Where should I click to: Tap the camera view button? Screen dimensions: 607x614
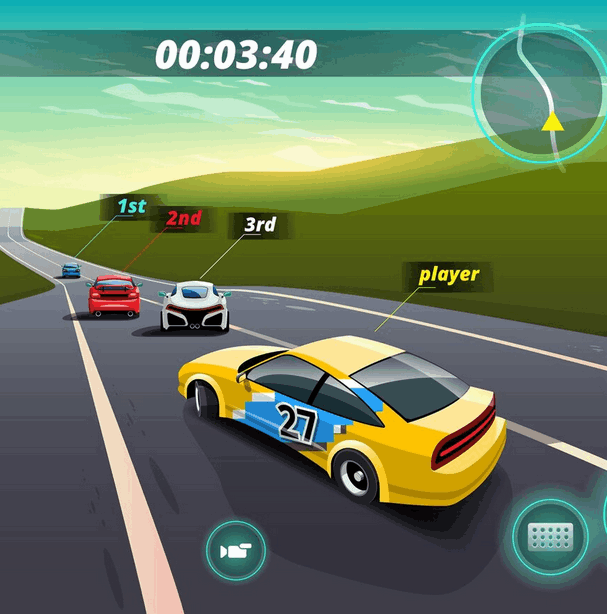pyautogui.click(x=236, y=551)
